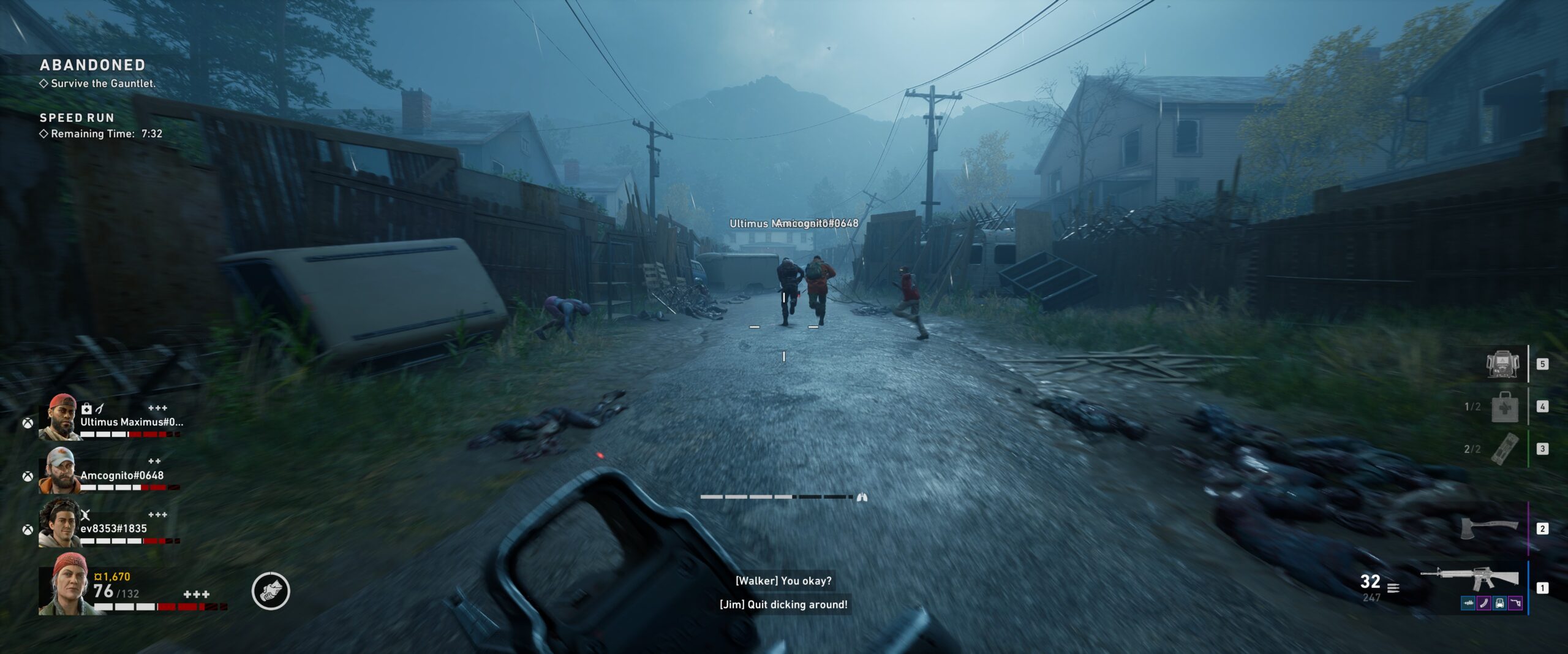Image resolution: width=1568 pixels, height=654 pixels.
Task: Click the magazine attachment icon under the rifle
Action: pos(1483,604)
